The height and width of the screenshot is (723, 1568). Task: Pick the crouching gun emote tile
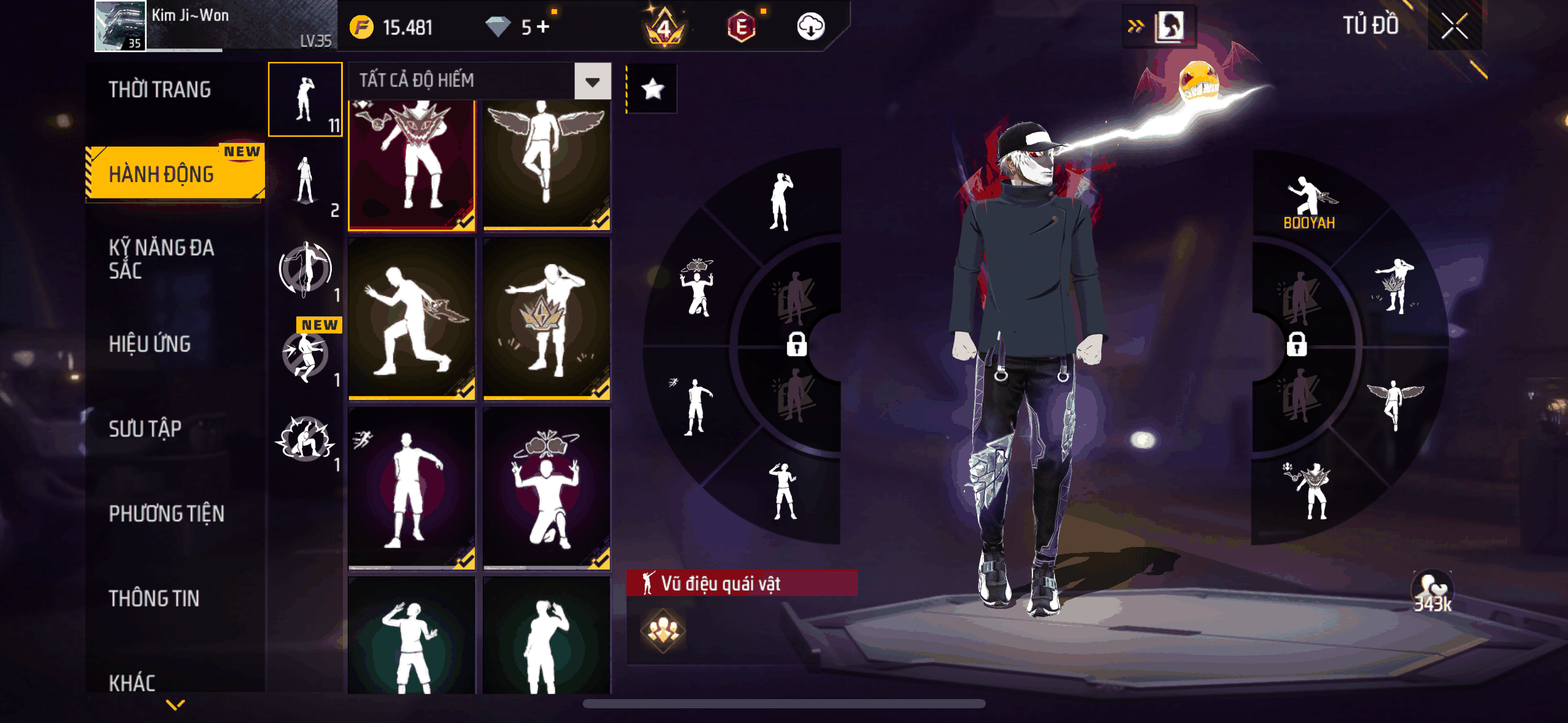pos(412,319)
